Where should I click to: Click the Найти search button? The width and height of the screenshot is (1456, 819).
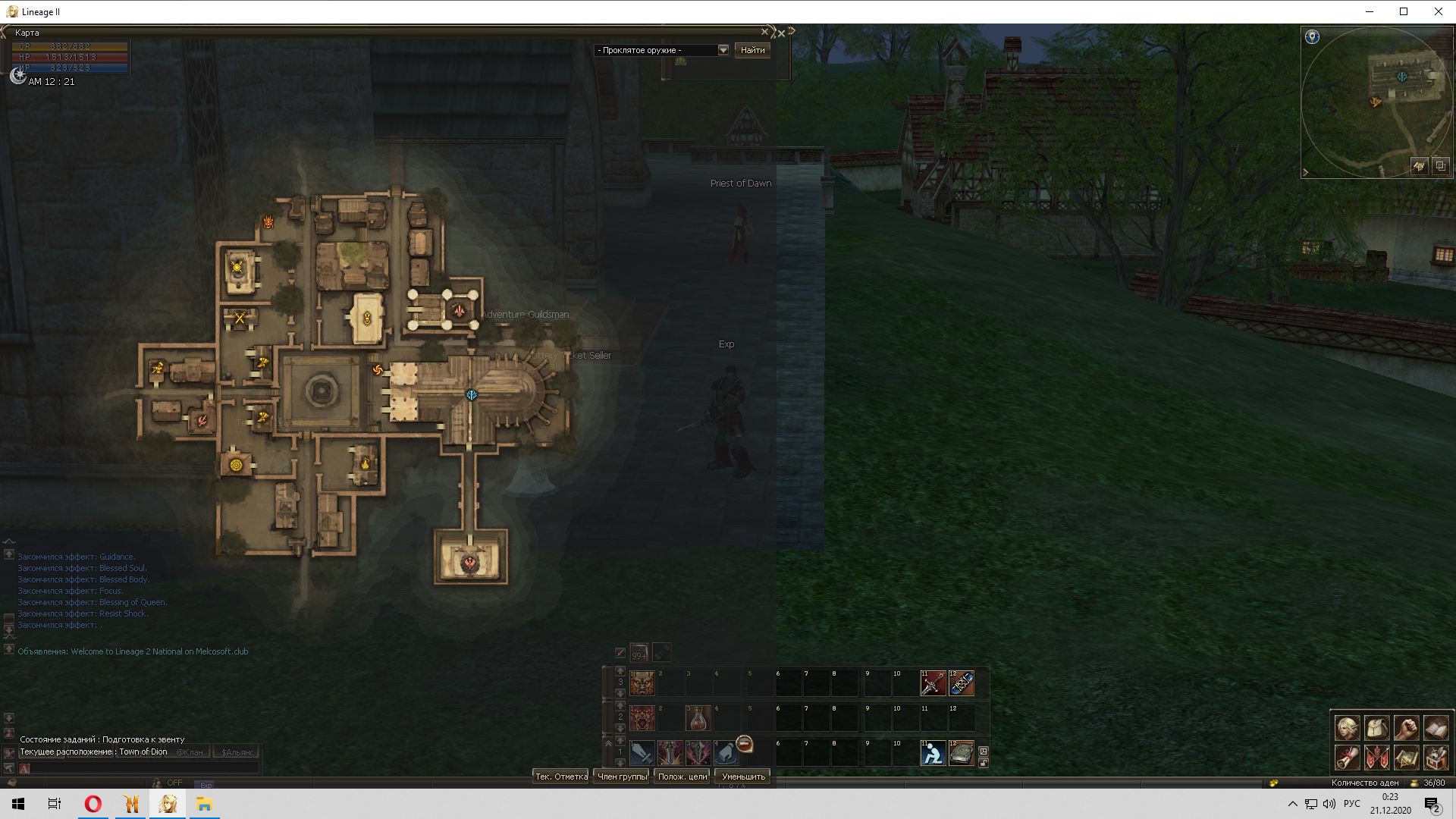click(x=752, y=50)
